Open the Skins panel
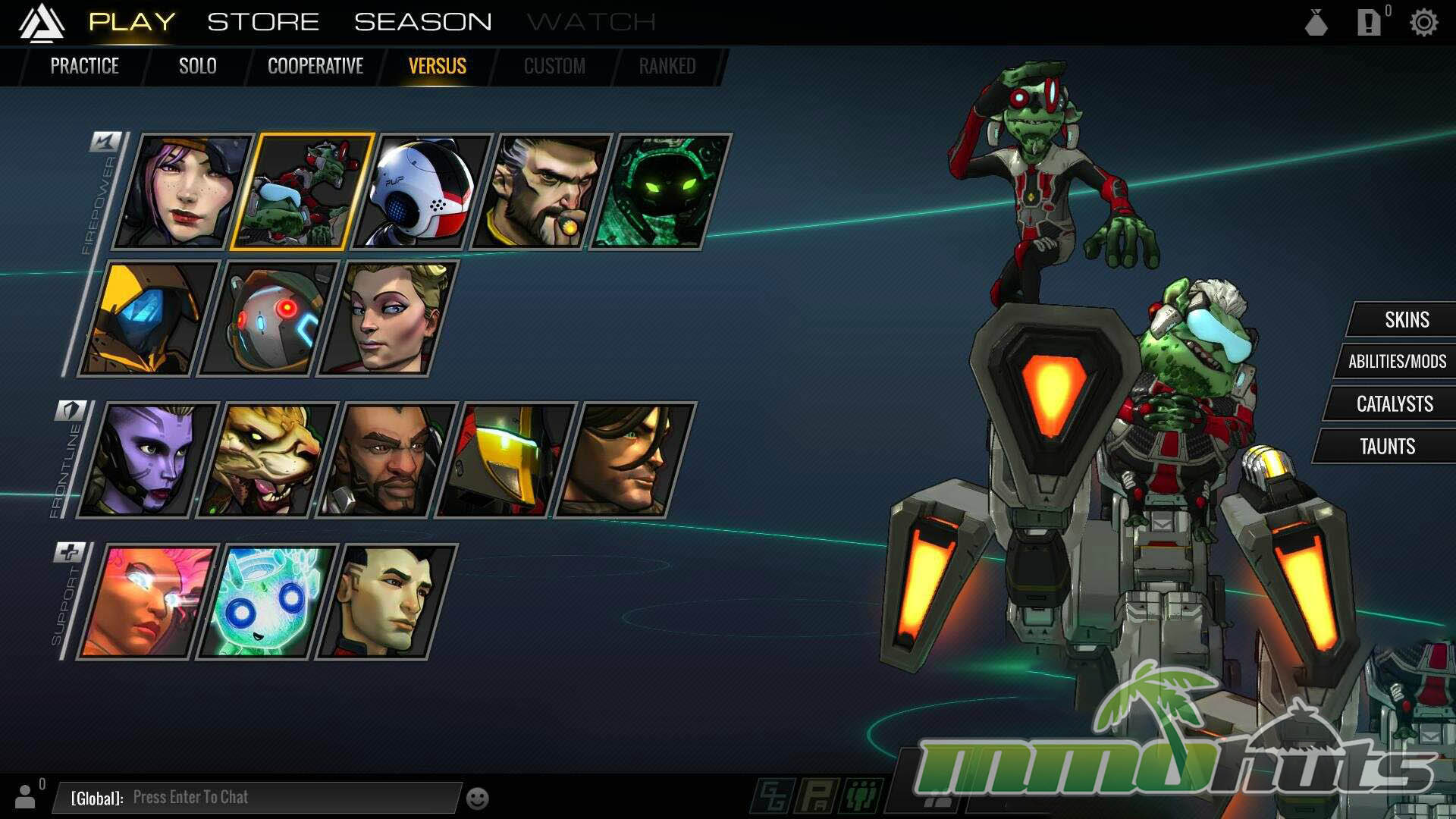The height and width of the screenshot is (819, 1456). click(1406, 320)
